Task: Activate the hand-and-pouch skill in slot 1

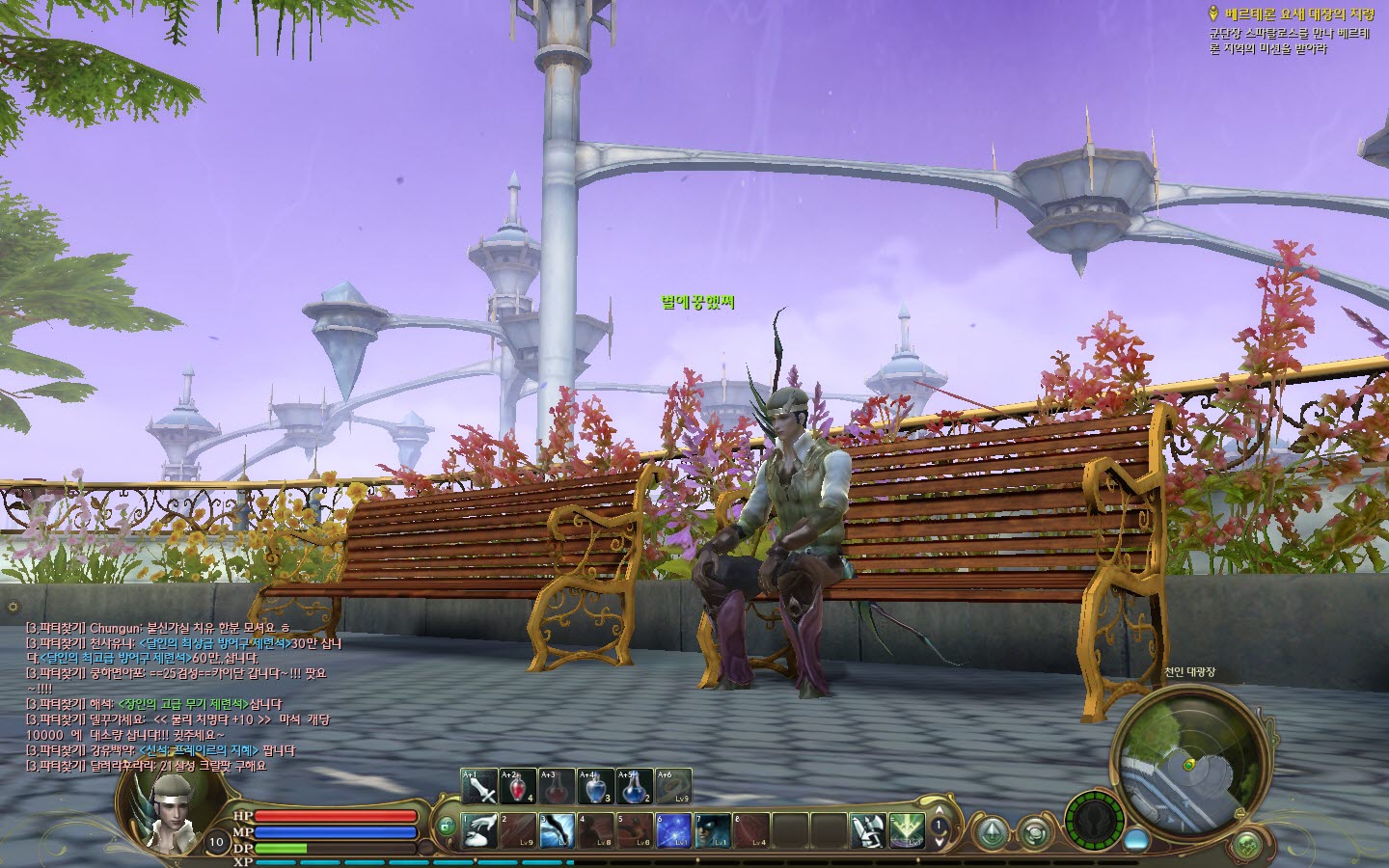Action: 479,831
